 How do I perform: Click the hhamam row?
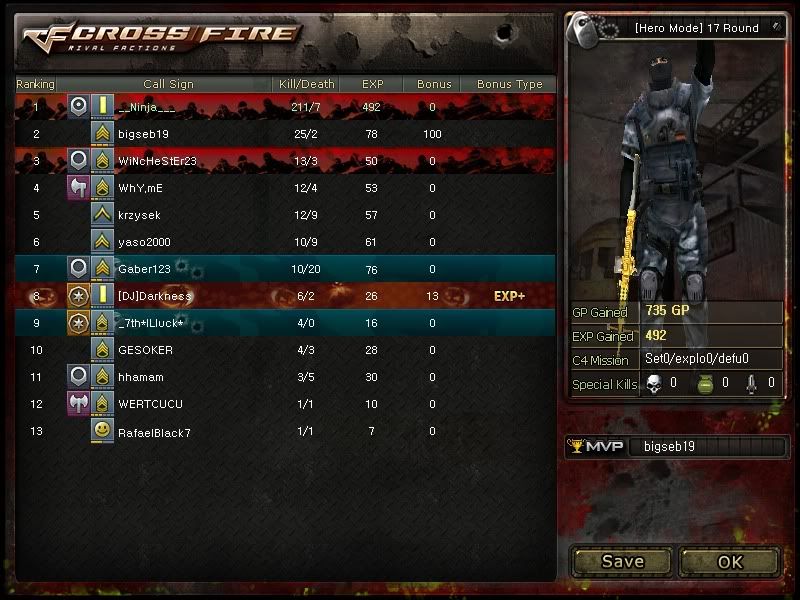[285, 377]
